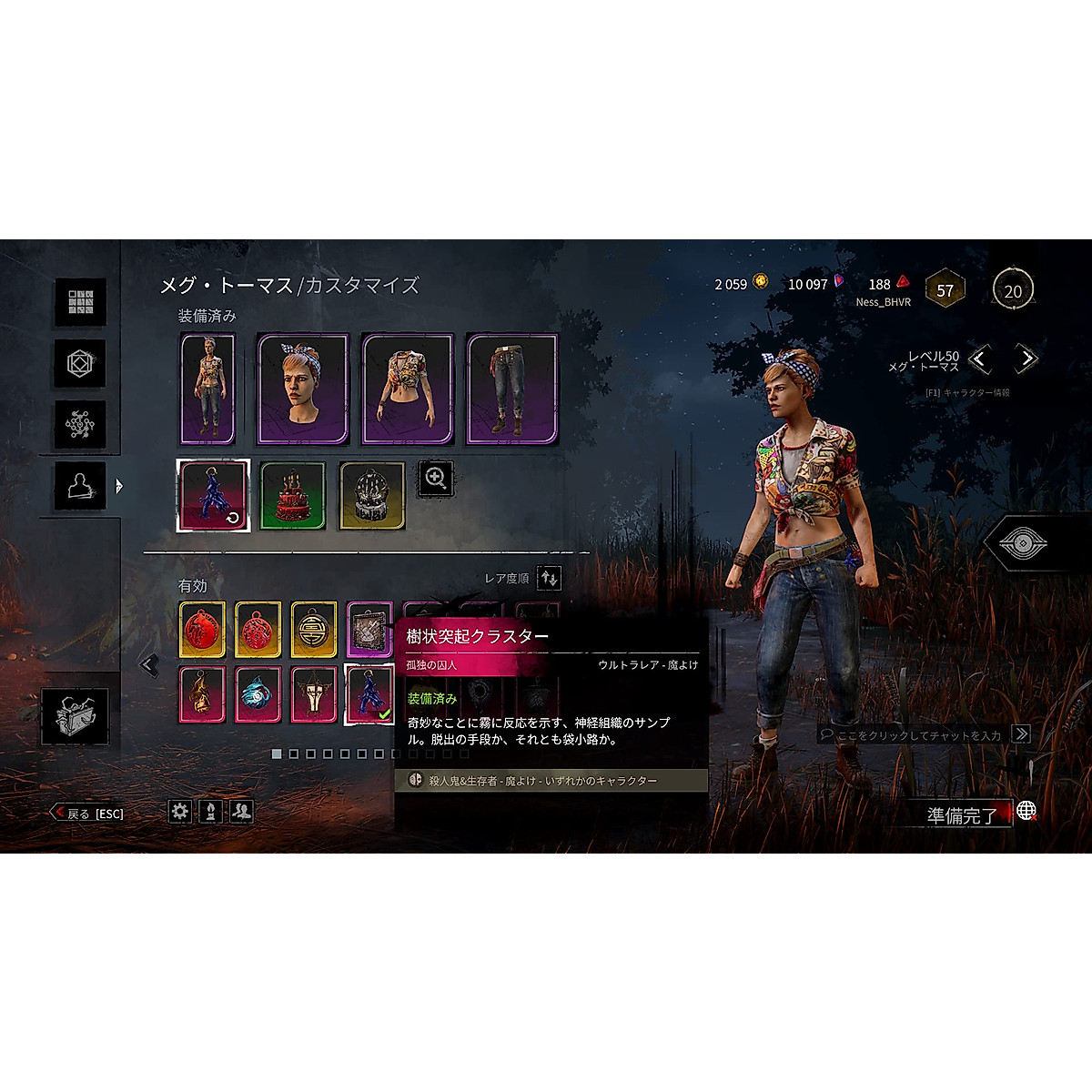Select the blue swirl charm in inventory
Screen dimensions: 1092x1092
(x=258, y=694)
